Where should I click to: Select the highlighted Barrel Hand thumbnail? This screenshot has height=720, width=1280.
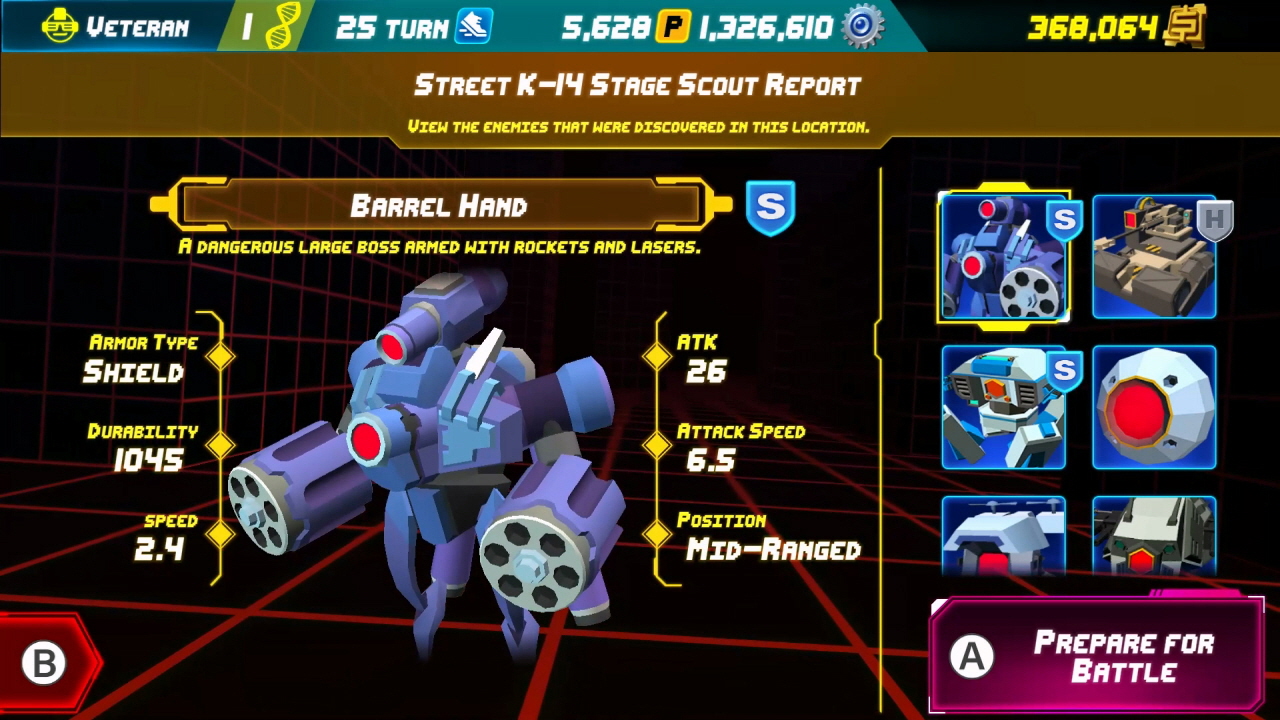pos(1005,258)
